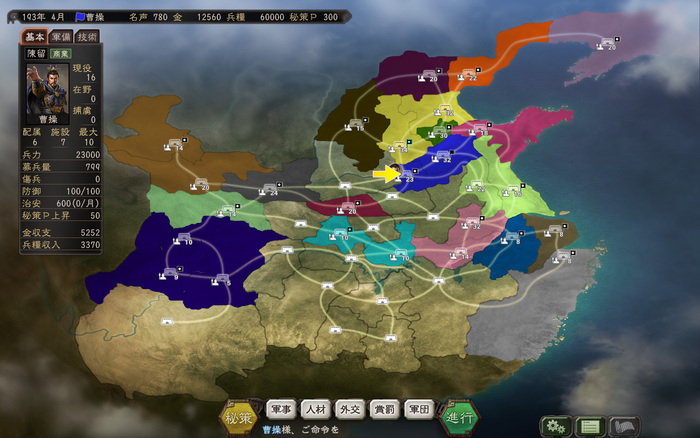
Task: Click the green 進行 advance turn button
Action: [x=459, y=414]
